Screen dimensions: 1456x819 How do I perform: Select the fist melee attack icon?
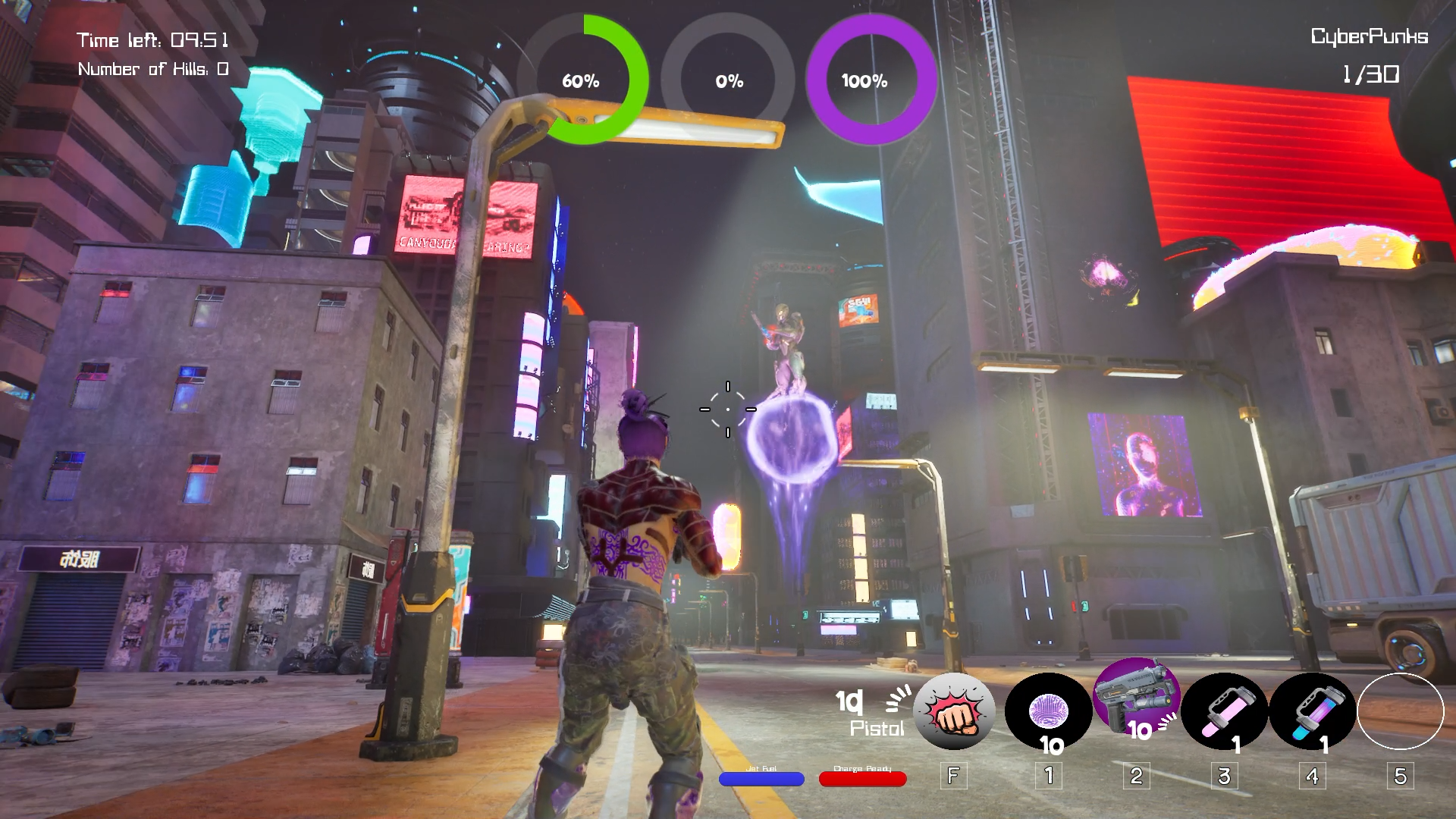tap(954, 711)
